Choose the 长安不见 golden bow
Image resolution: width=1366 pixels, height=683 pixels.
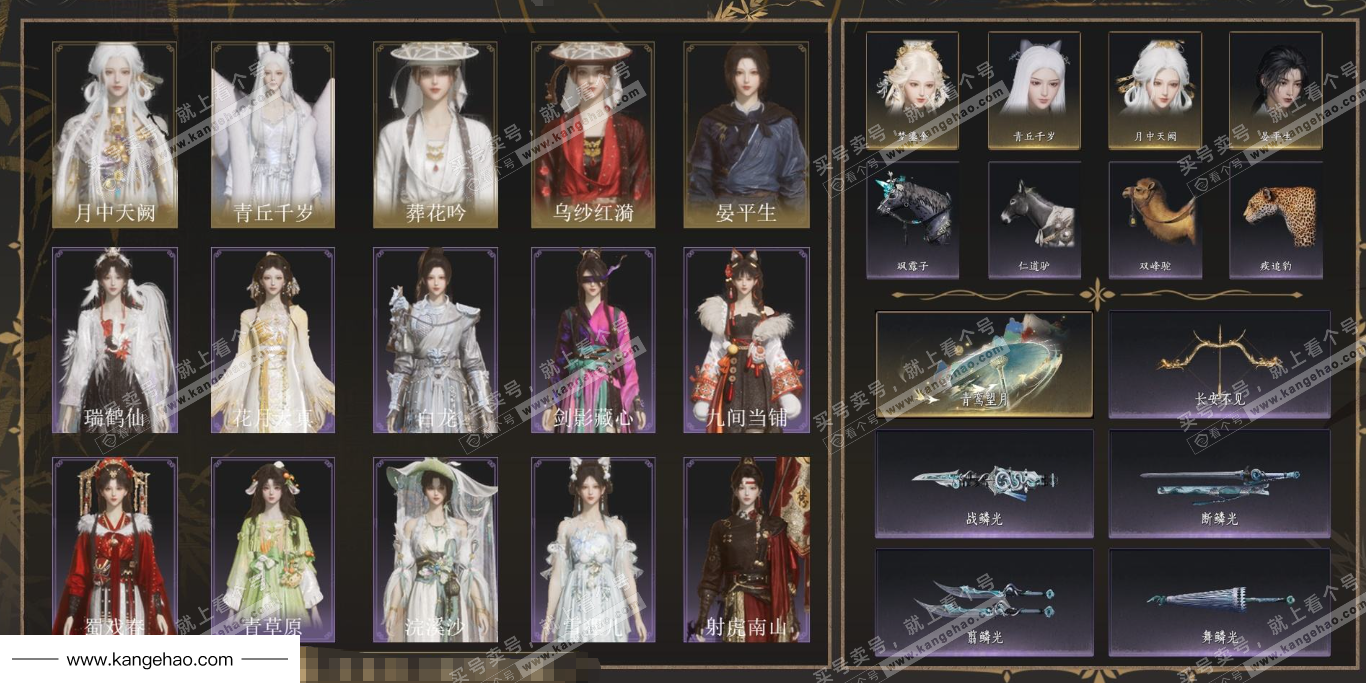click(x=1219, y=364)
